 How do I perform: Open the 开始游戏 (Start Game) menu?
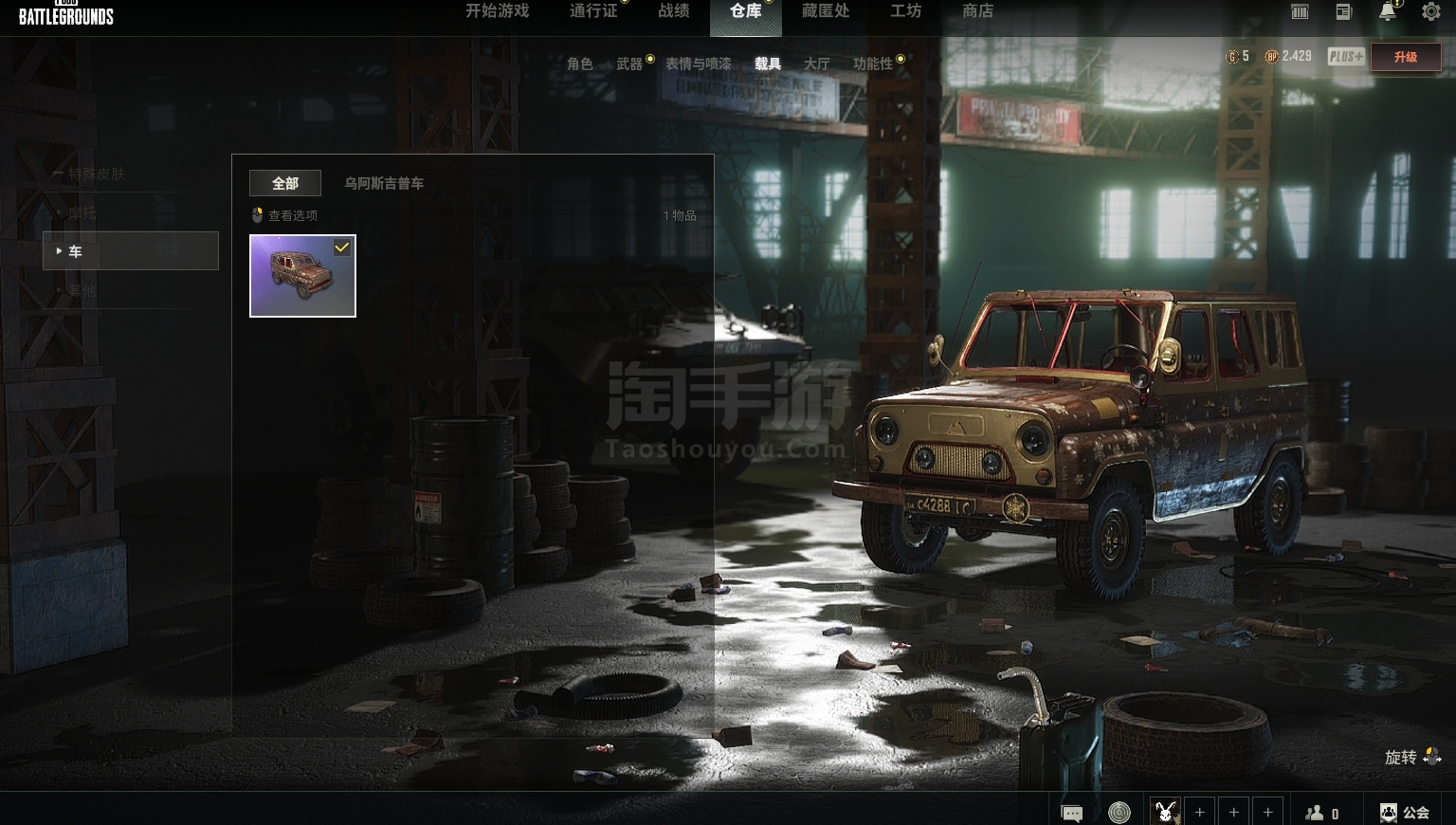click(497, 11)
